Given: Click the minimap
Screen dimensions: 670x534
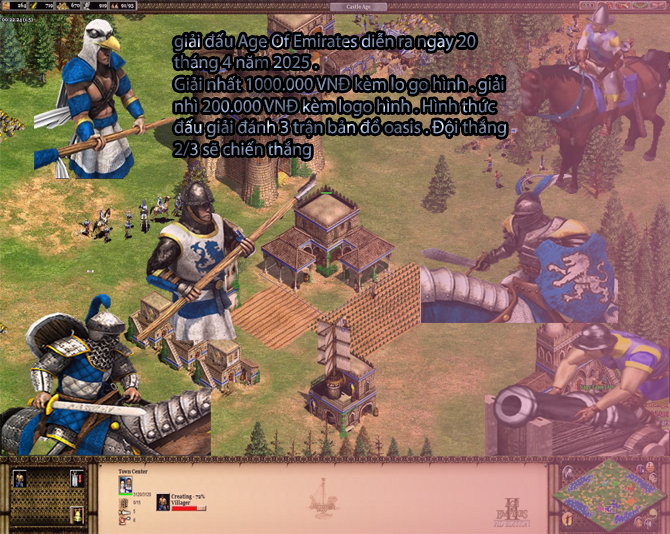Looking at the screenshot, I should click(605, 492).
